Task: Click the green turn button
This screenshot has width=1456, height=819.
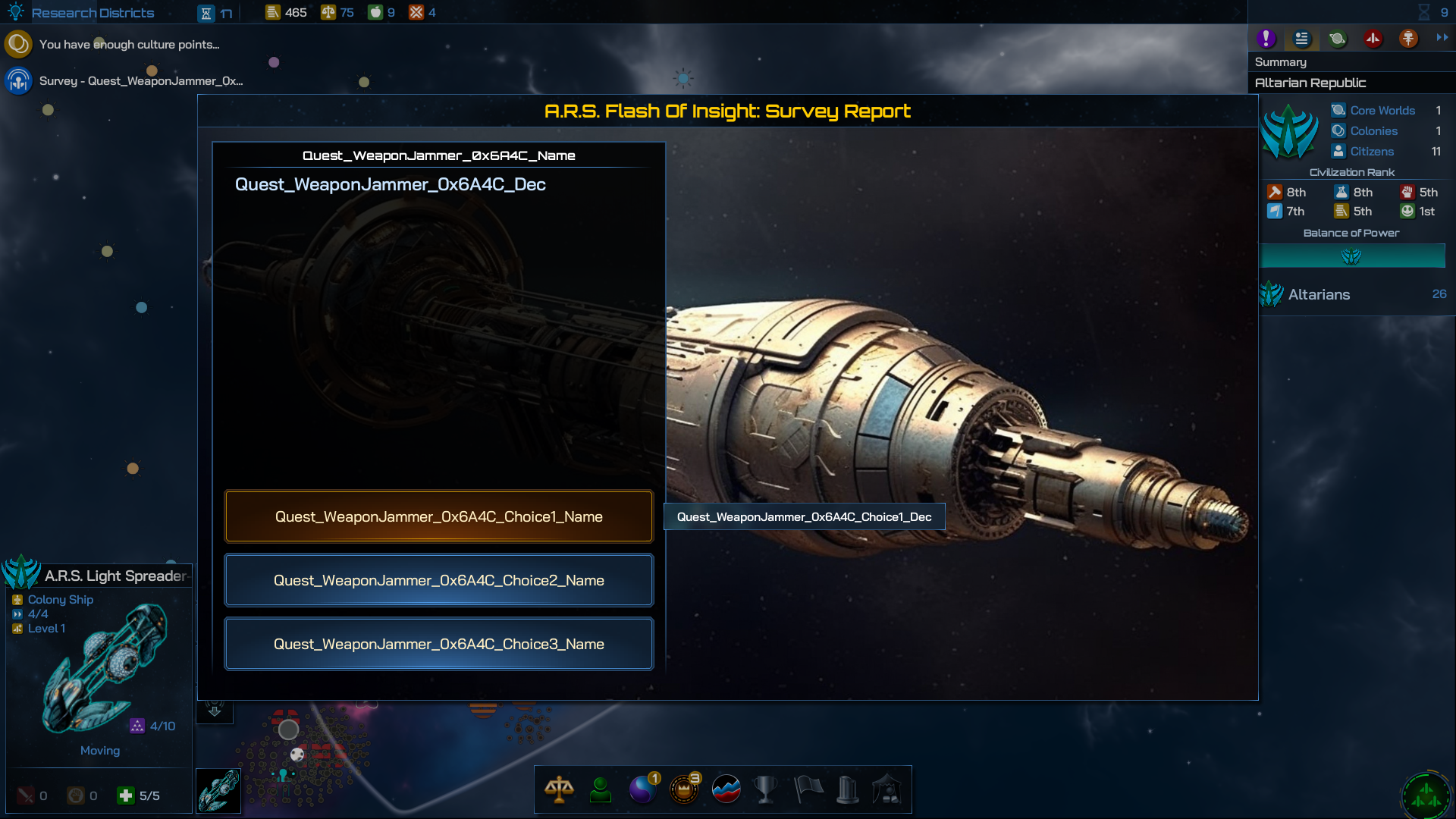Action: click(1426, 795)
